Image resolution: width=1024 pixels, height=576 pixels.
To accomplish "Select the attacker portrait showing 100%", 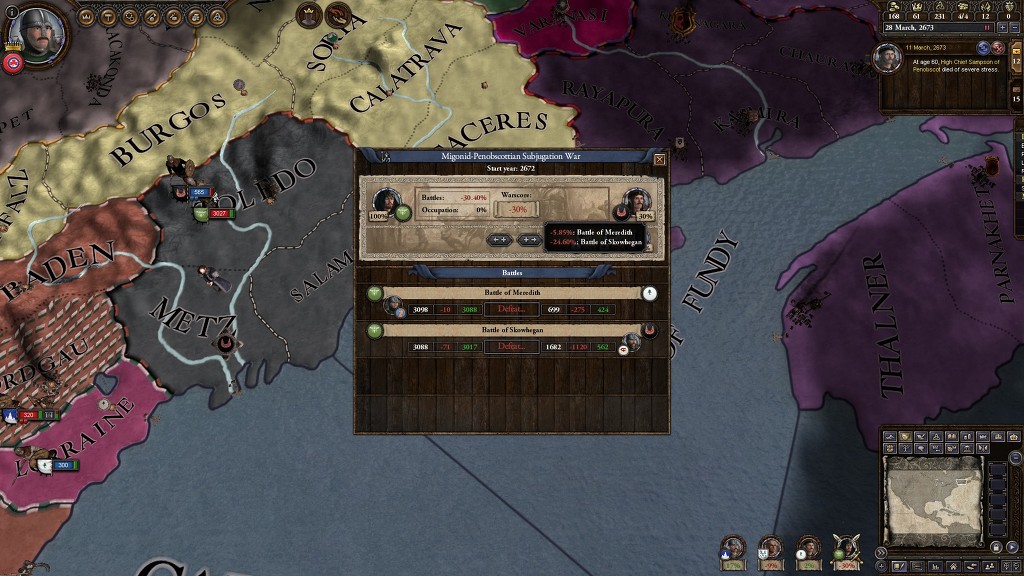I will pyautogui.click(x=386, y=200).
